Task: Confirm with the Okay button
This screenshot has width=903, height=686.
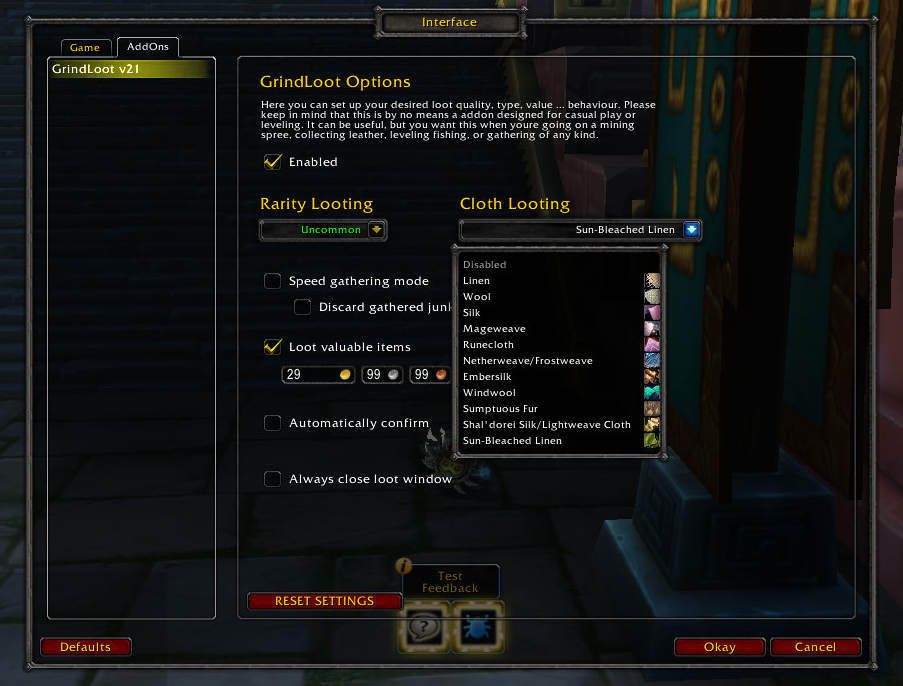Action: pos(719,647)
